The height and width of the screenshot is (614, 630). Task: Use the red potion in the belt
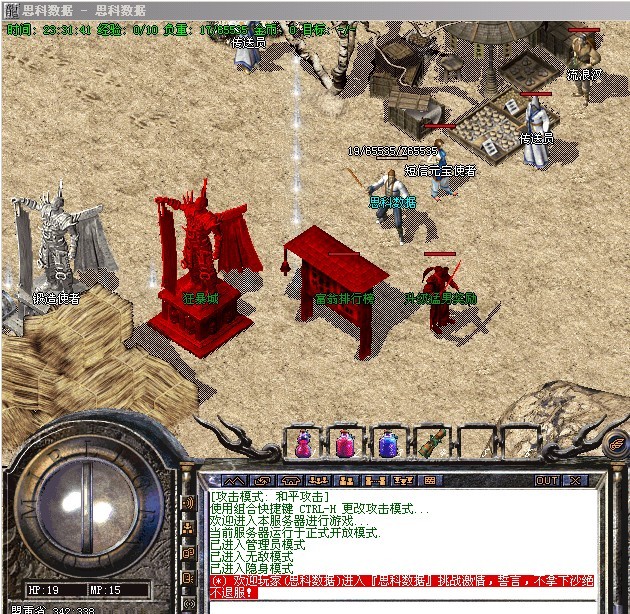coord(303,444)
